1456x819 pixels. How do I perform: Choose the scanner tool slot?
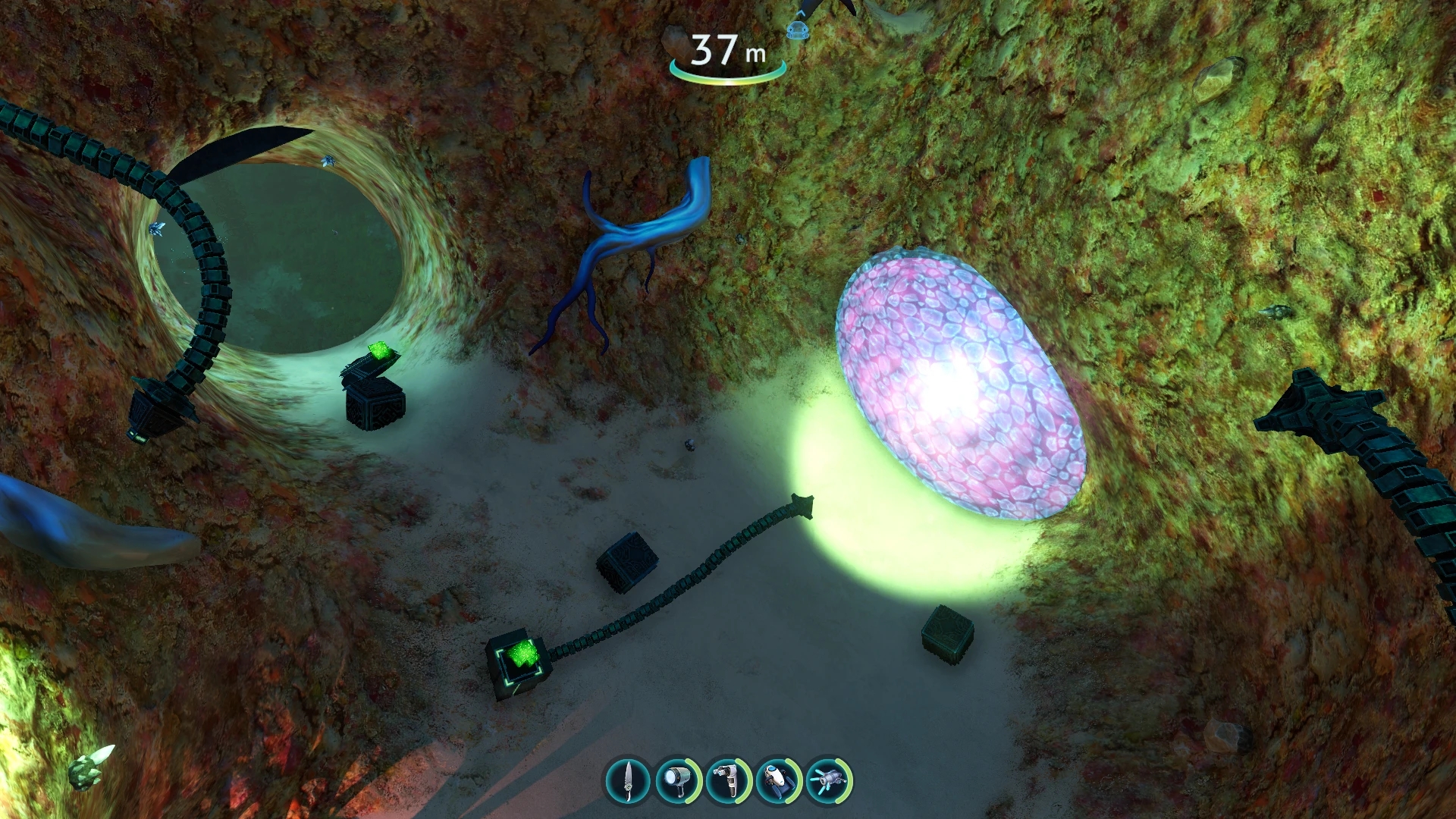click(727, 780)
